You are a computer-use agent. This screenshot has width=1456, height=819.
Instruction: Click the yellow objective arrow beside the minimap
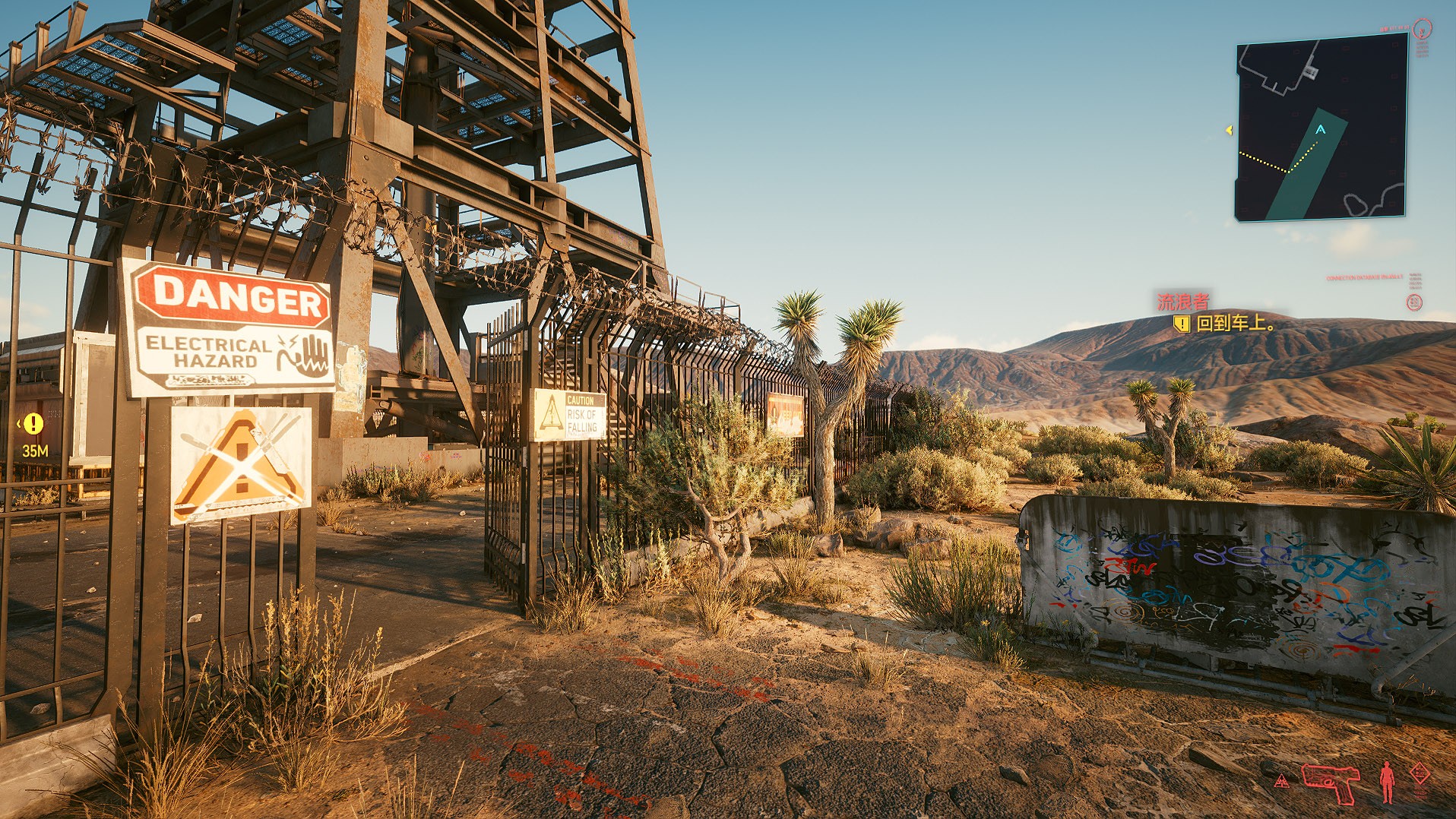click(1229, 131)
